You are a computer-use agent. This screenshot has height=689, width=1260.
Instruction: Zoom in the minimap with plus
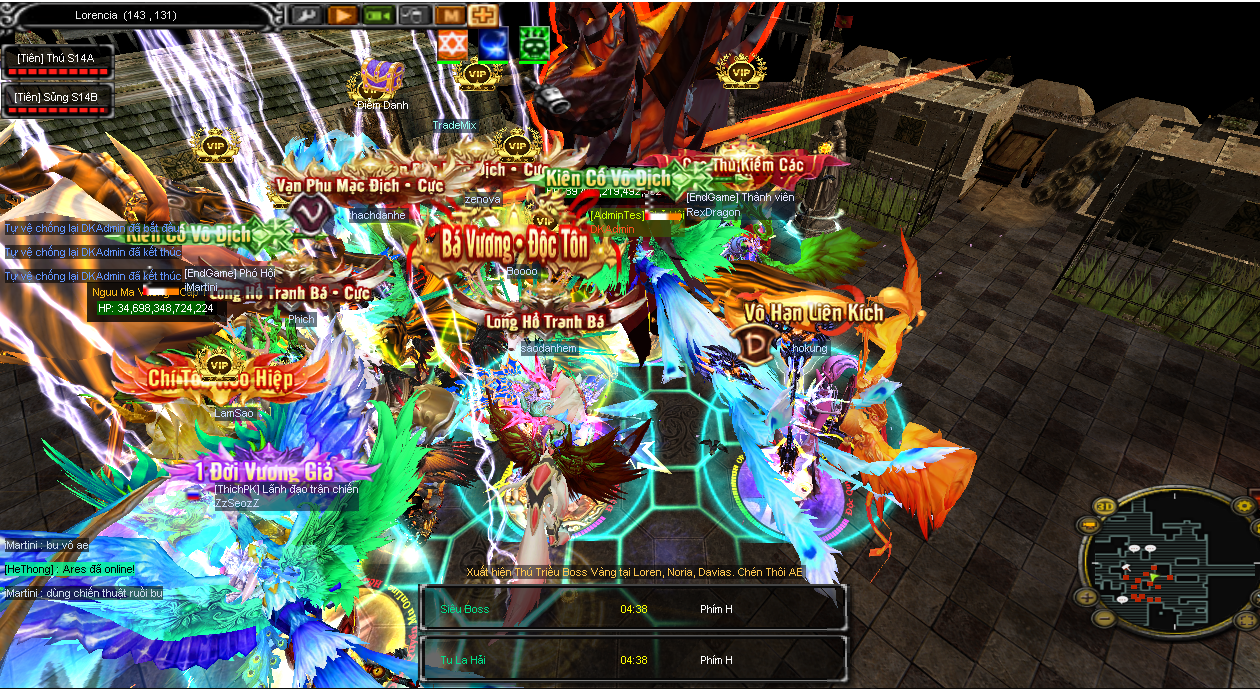[x=1087, y=597]
